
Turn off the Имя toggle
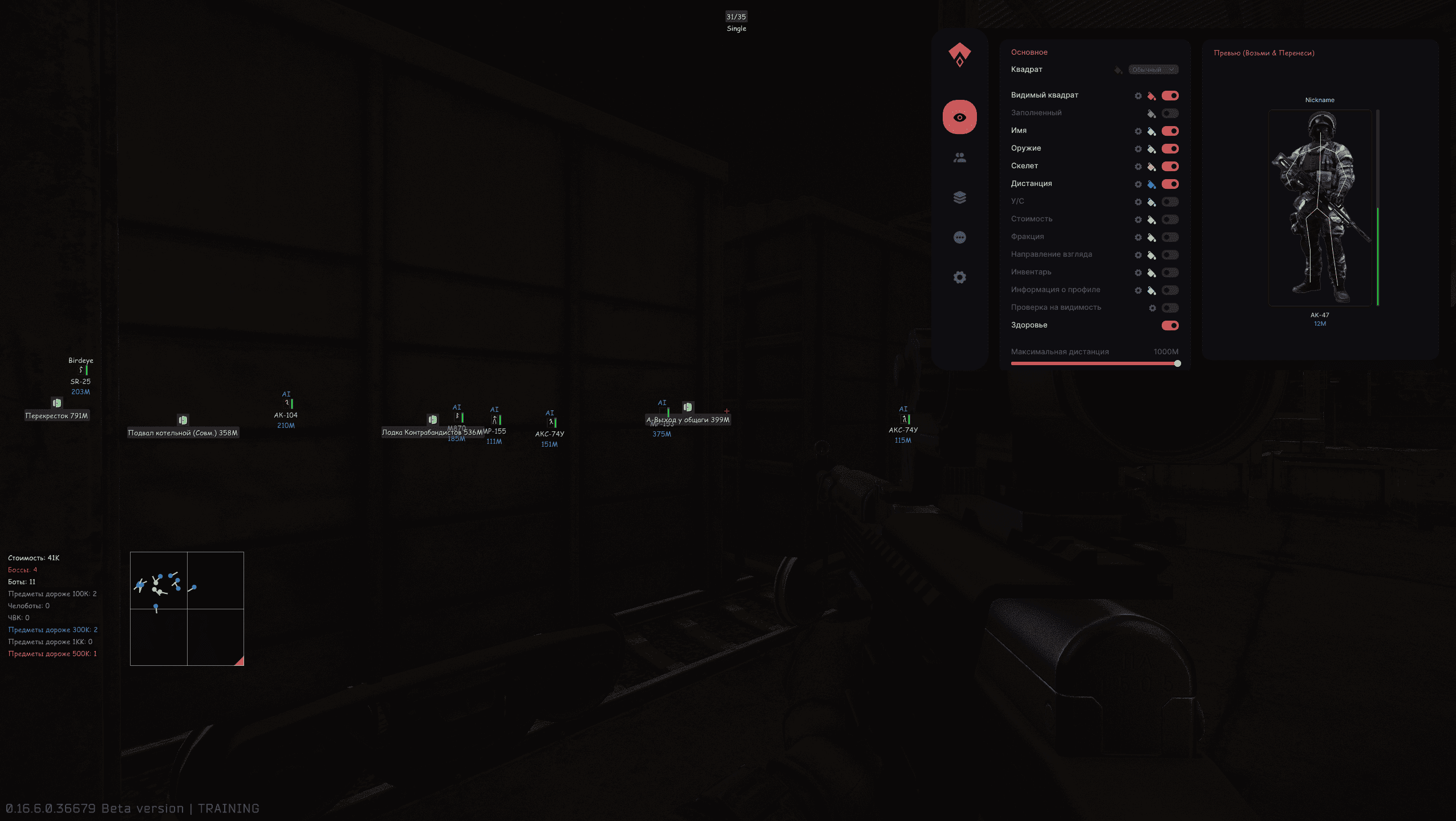[x=1170, y=131]
